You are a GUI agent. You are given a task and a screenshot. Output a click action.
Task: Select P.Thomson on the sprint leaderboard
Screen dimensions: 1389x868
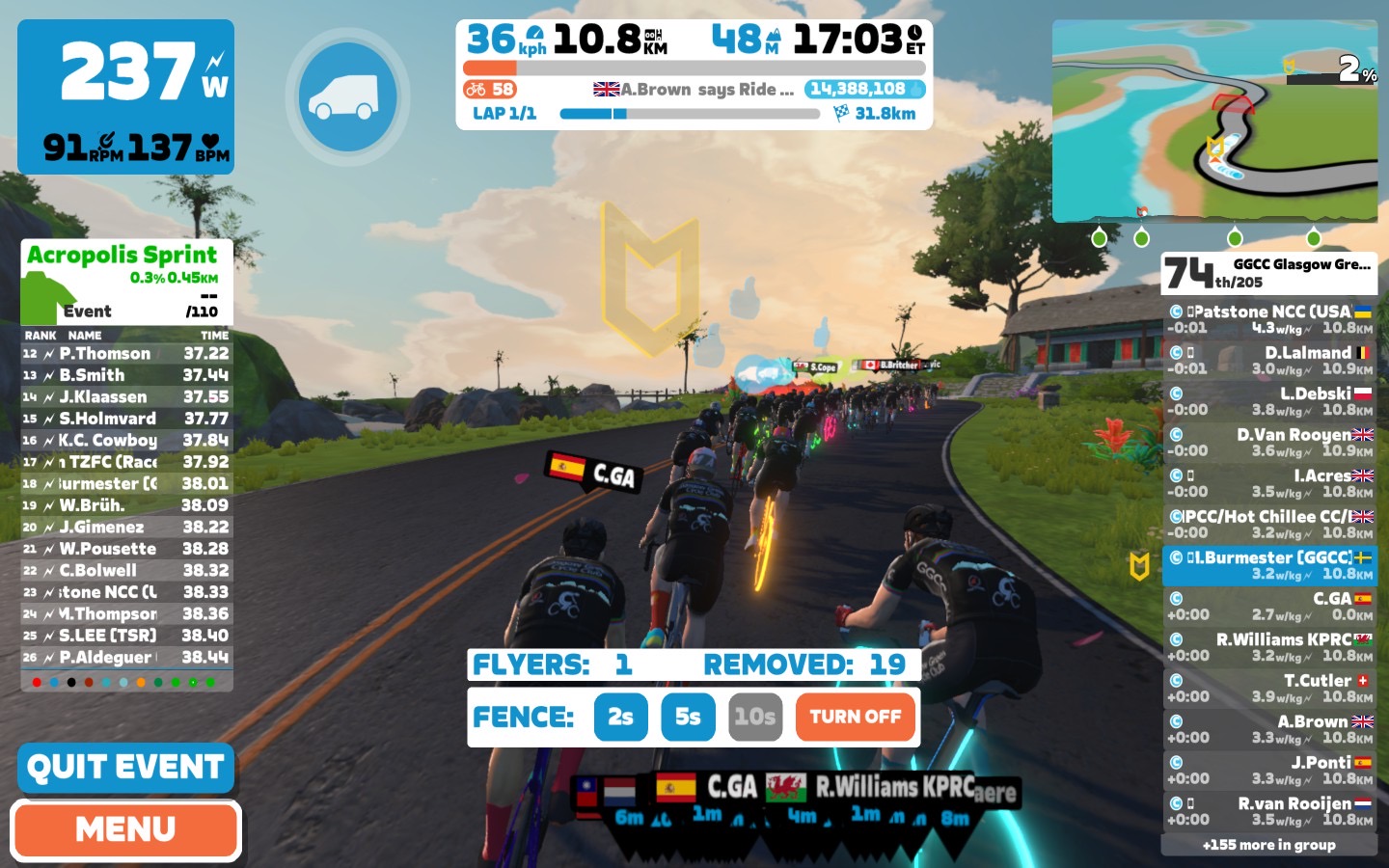(x=126, y=354)
